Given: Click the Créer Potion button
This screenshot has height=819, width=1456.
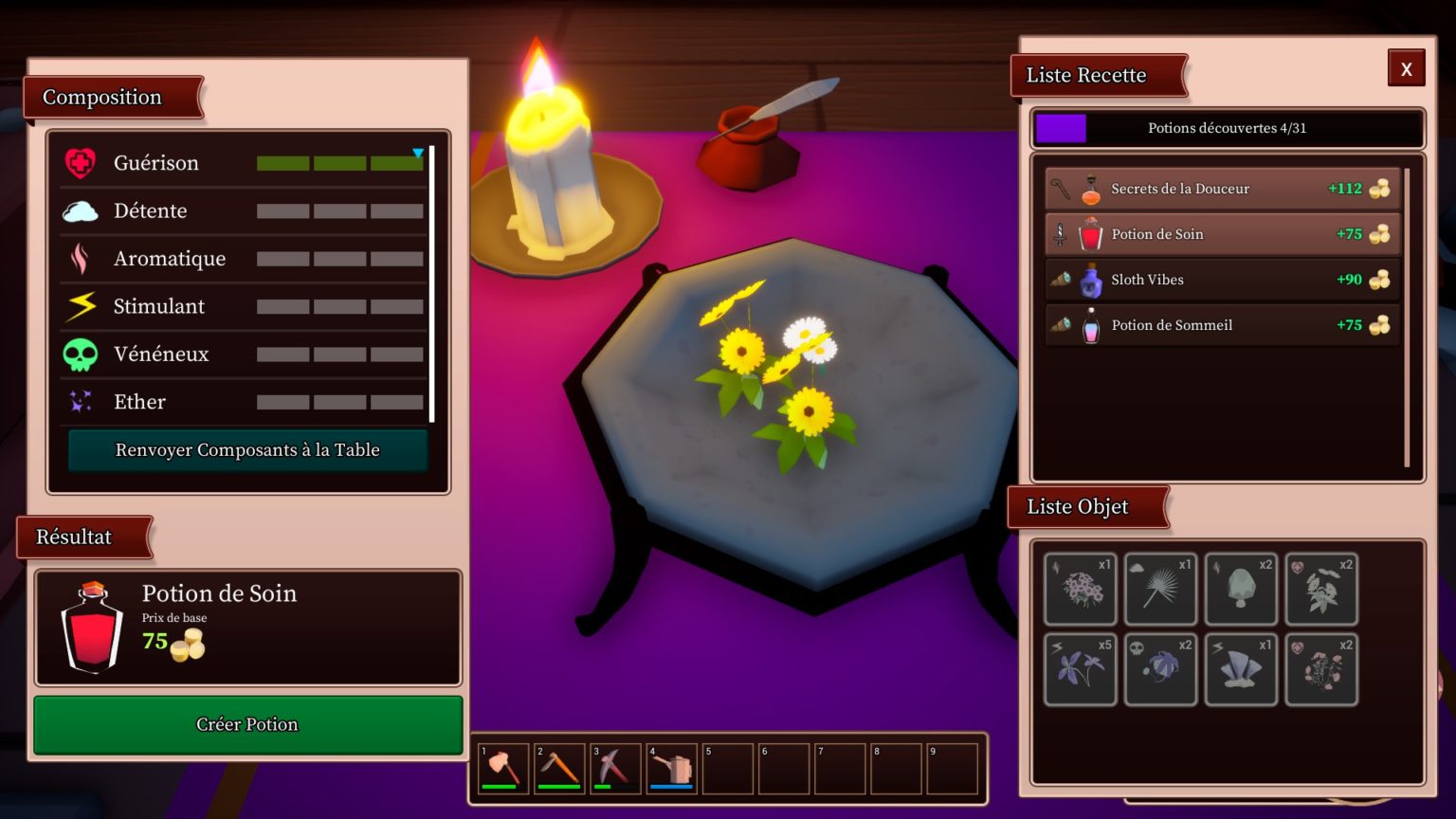Looking at the screenshot, I should click(x=247, y=725).
